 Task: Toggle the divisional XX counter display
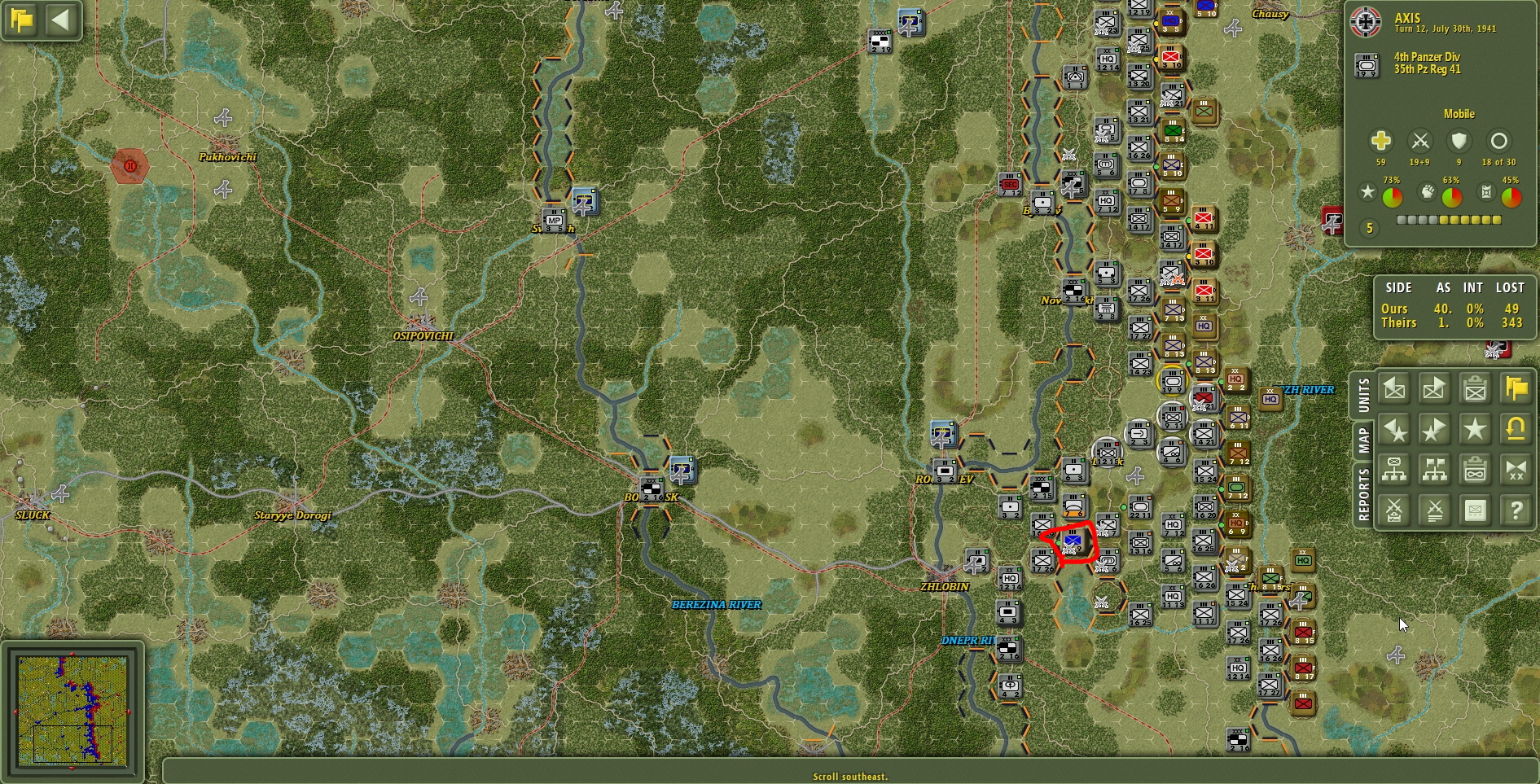tap(1516, 470)
